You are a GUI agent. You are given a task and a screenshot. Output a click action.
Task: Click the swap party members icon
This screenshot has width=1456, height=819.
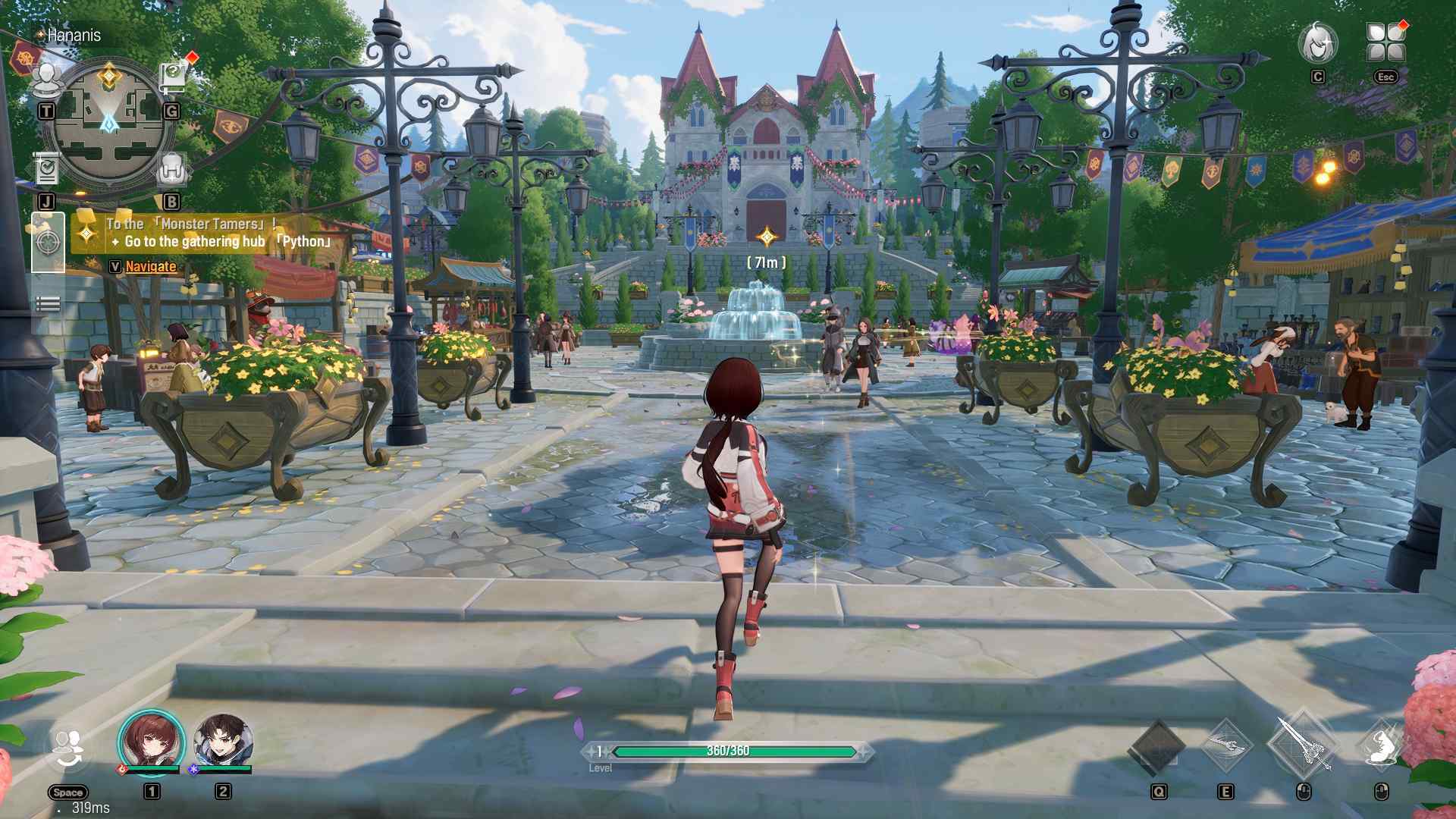68,749
